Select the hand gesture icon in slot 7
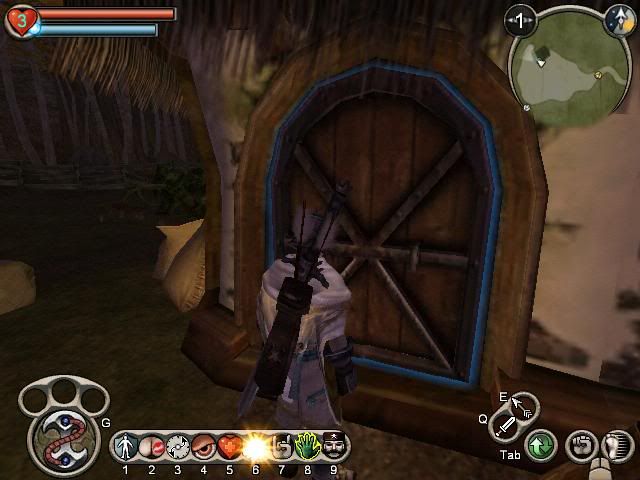Viewport: 640px width, 480px height. [x=281, y=445]
